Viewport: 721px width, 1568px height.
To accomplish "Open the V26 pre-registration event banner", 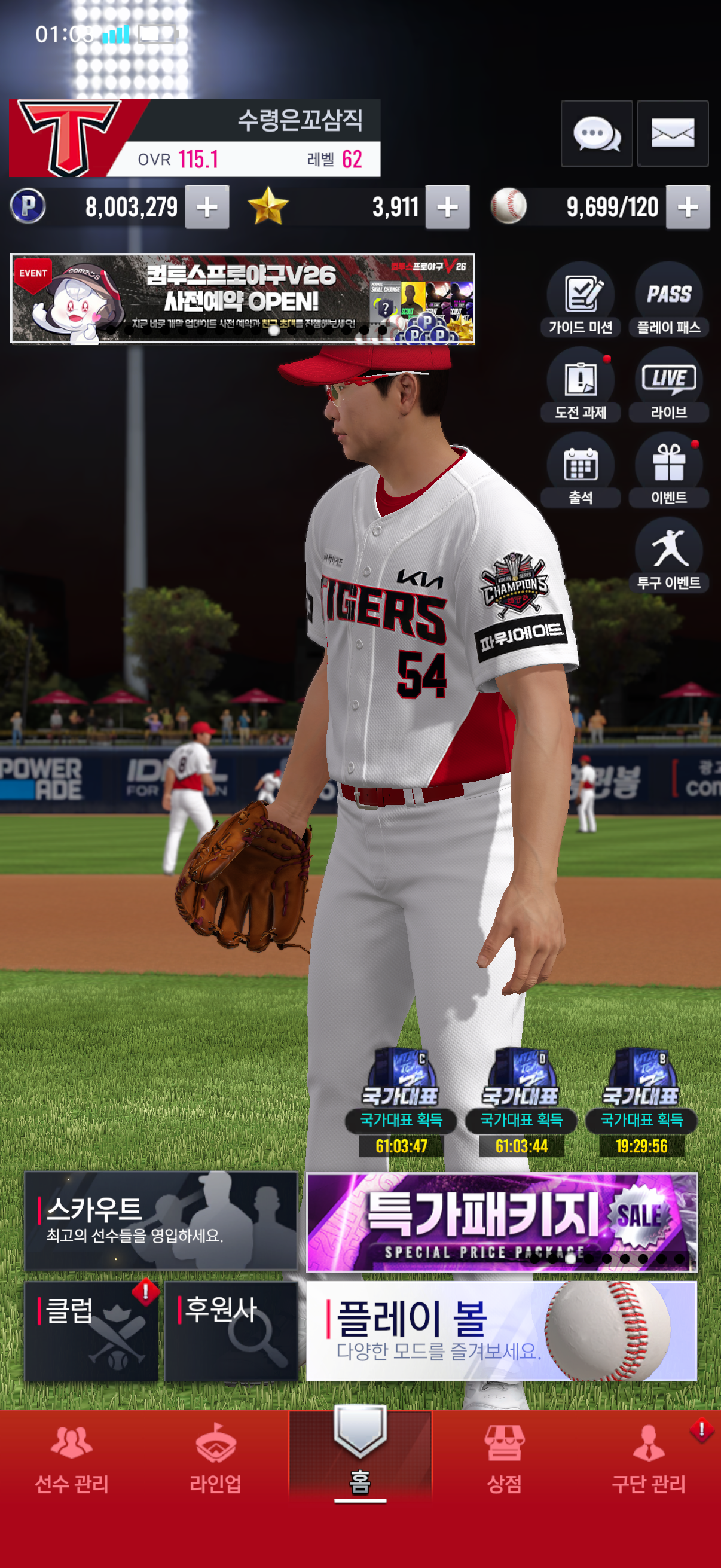I will coord(242,298).
